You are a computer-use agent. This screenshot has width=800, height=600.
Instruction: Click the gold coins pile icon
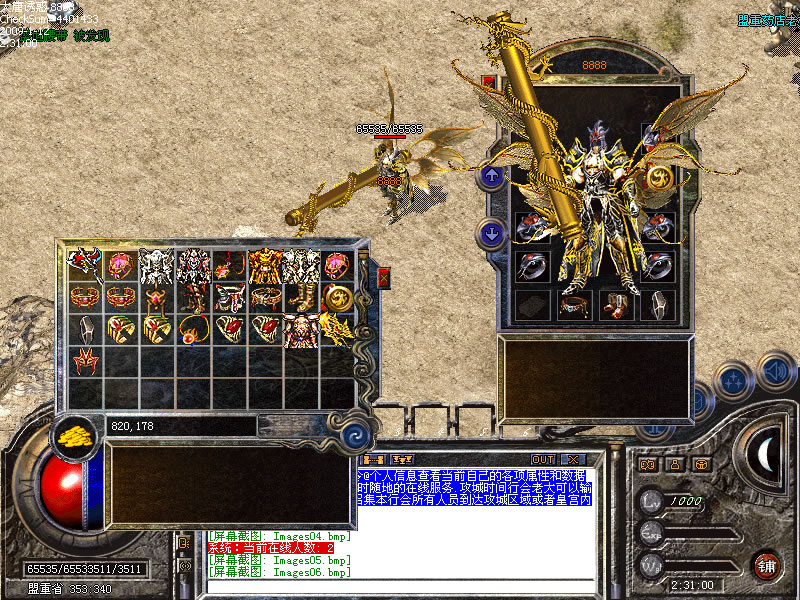[70, 433]
